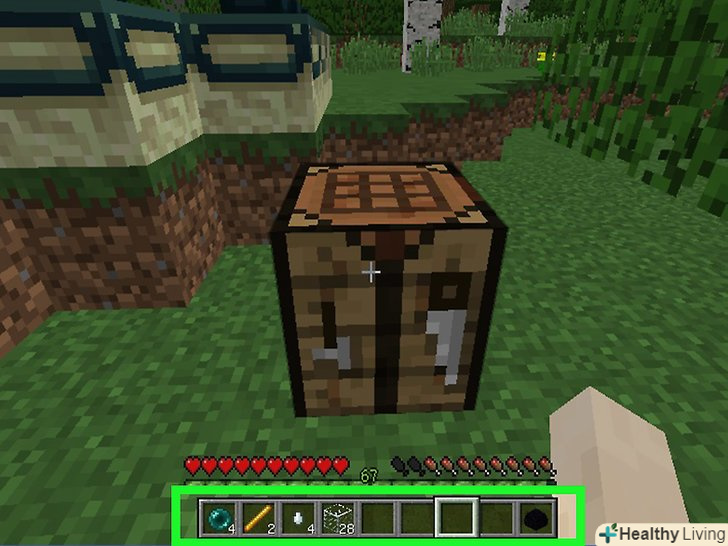728x546 pixels.
Task: Click the highlighted empty hotbar slot
Action: 456,516
